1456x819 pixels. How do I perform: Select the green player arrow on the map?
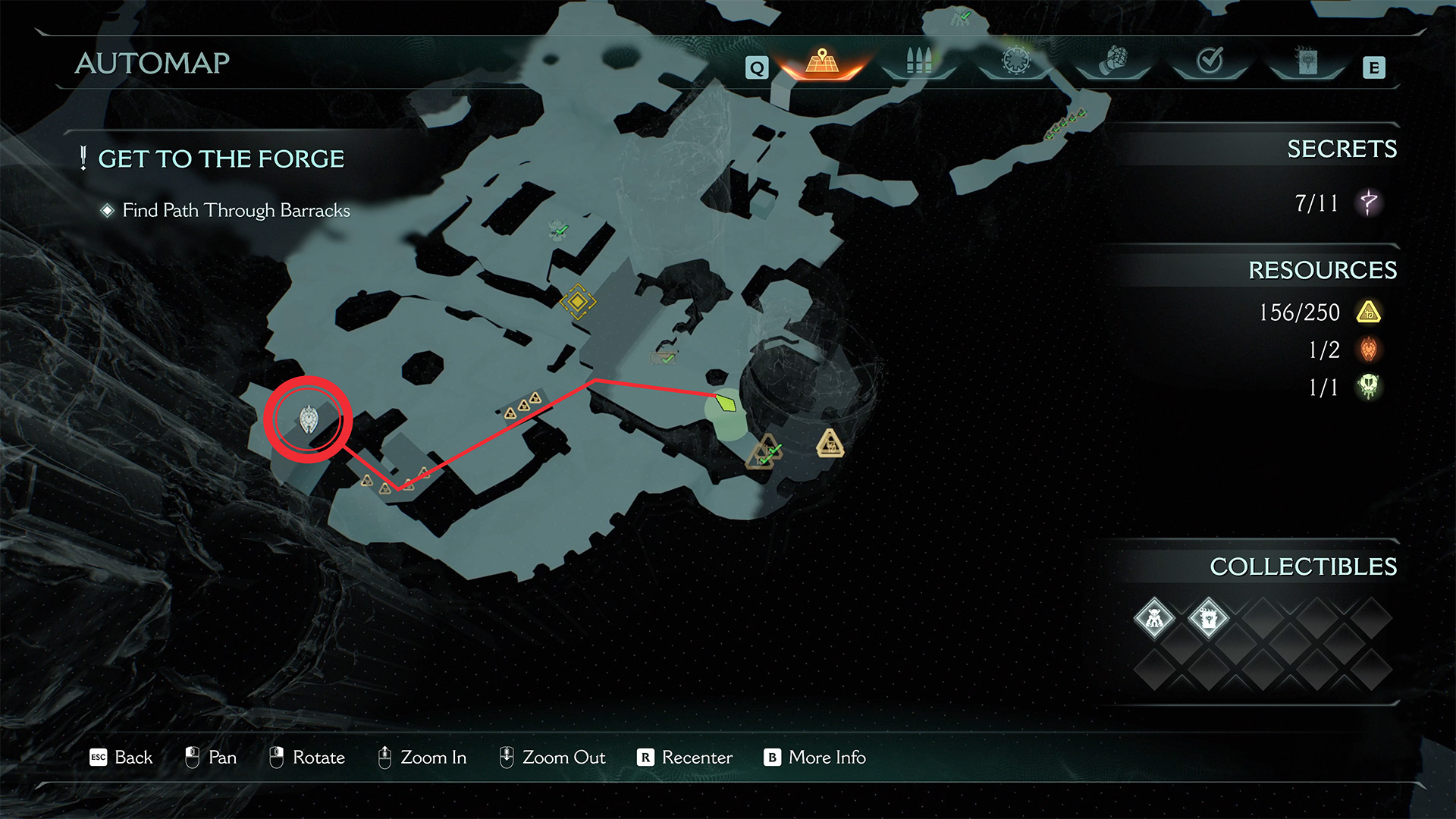726,403
